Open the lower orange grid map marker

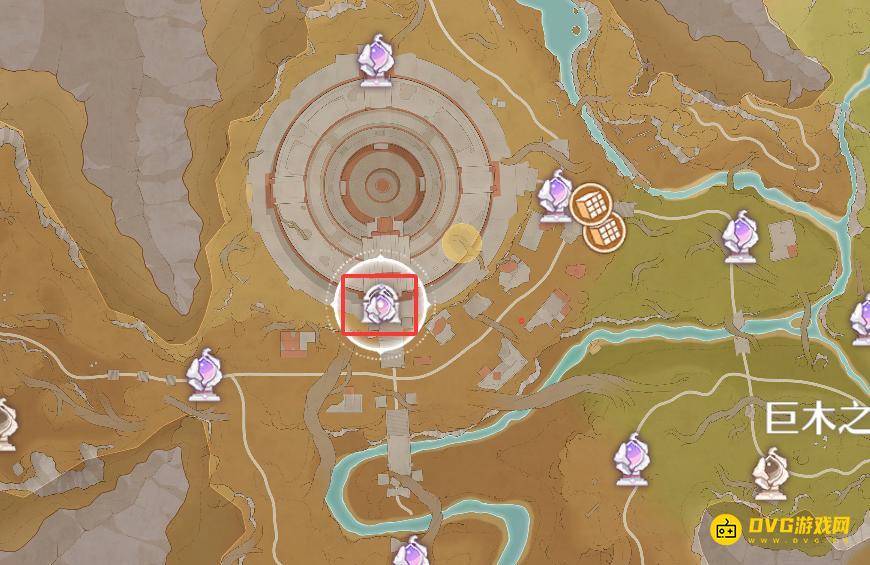[x=604, y=233]
